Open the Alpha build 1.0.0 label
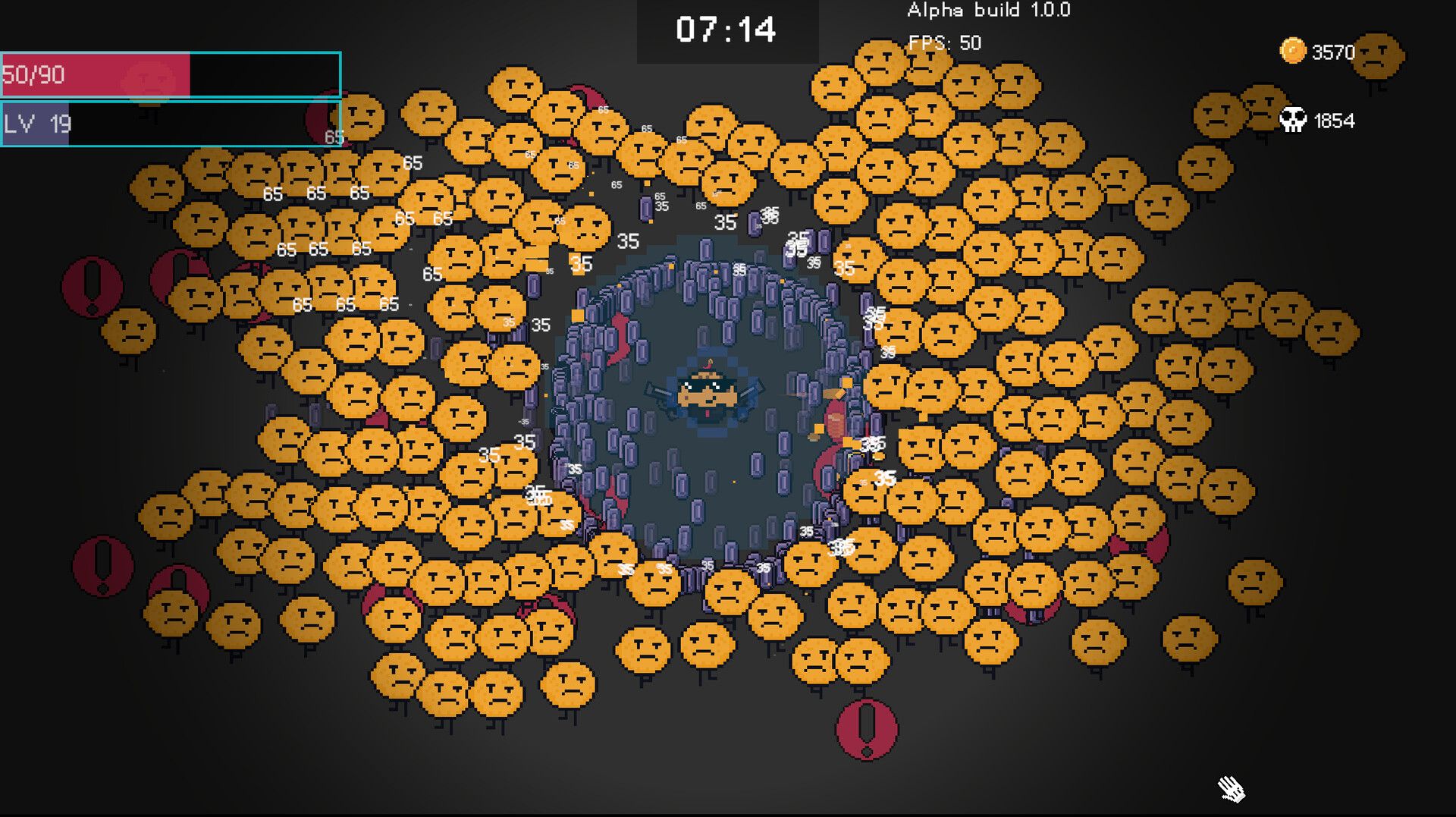The height and width of the screenshot is (817, 1456). click(x=988, y=11)
